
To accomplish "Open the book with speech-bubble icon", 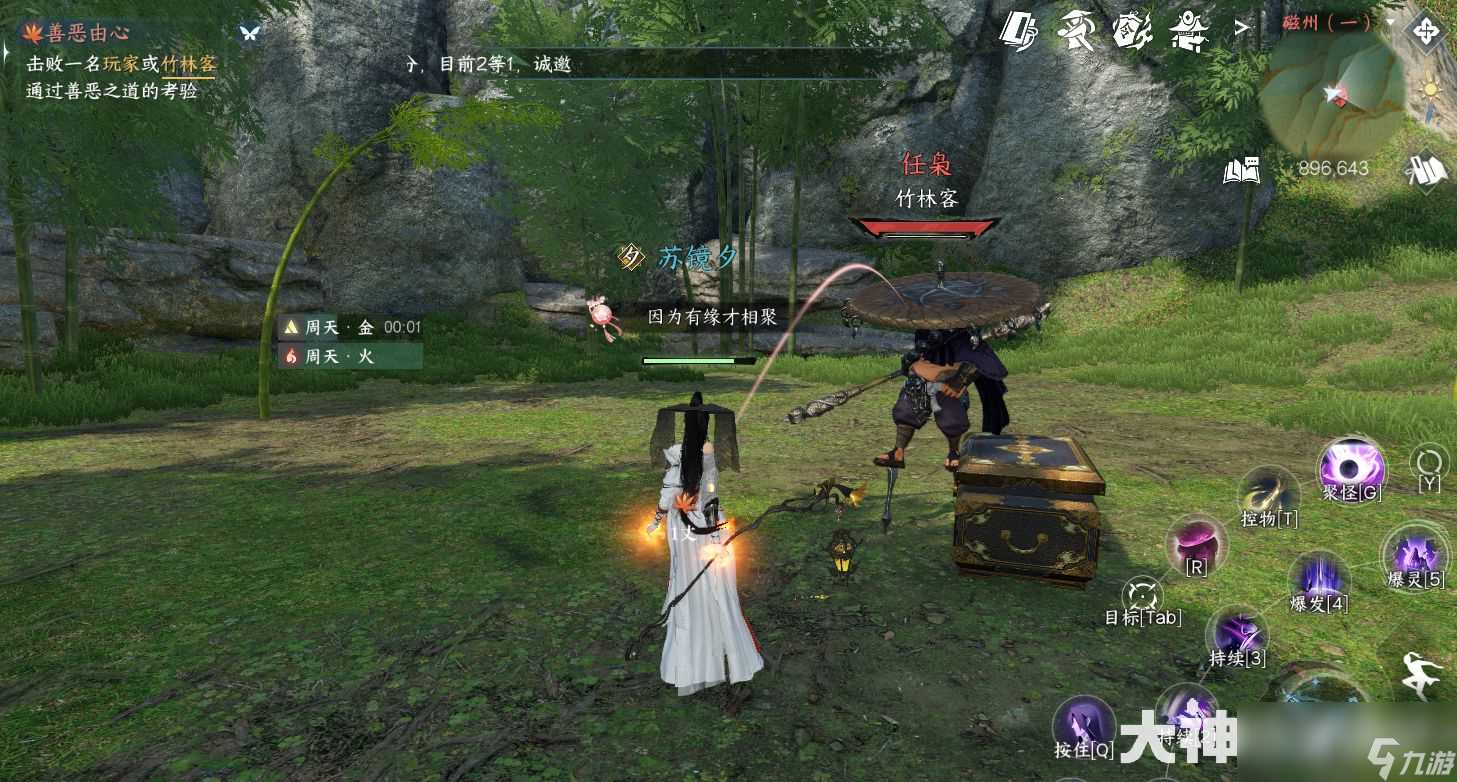I will (x=1241, y=171).
